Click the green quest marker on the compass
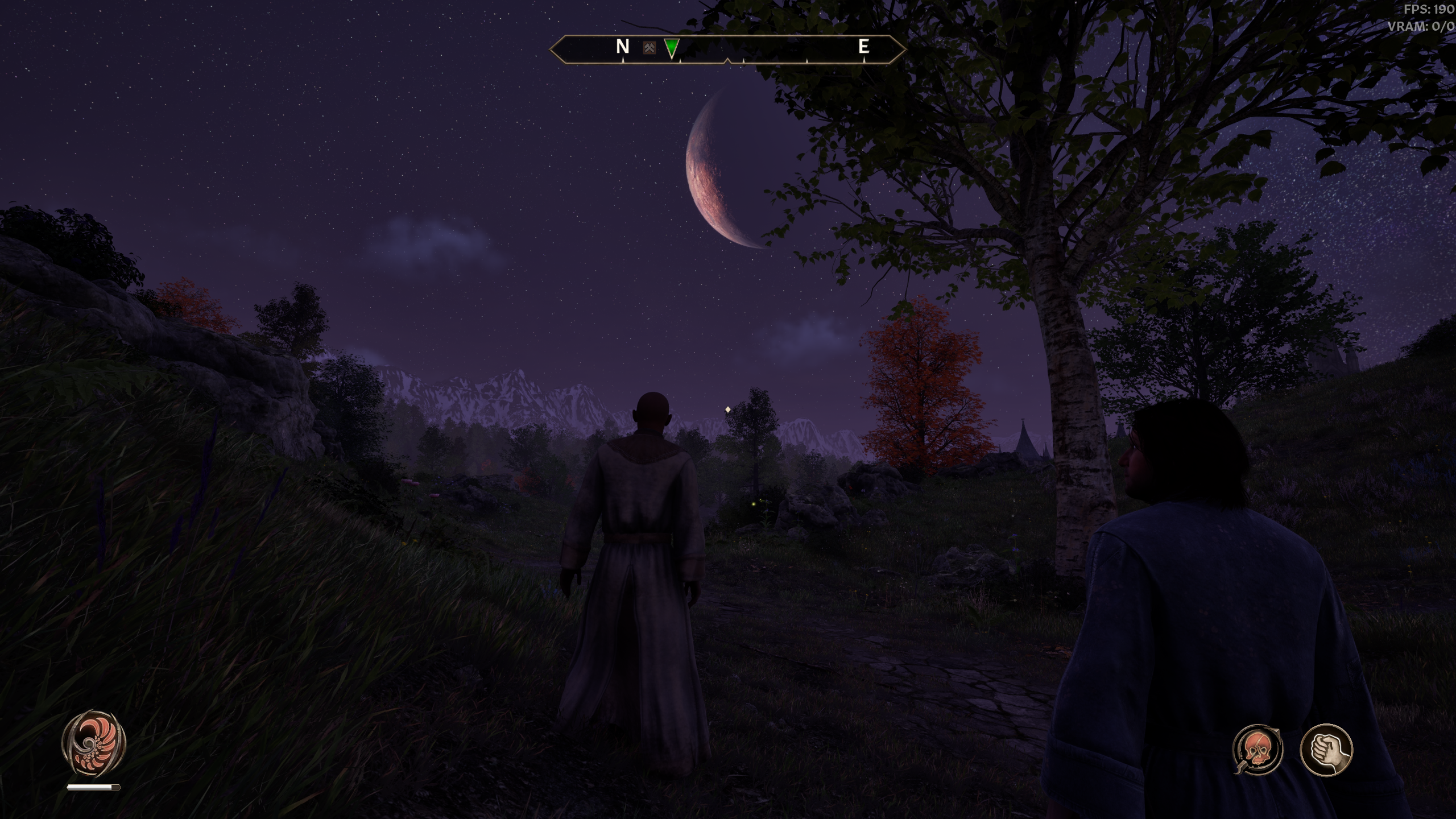 coord(672,48)
